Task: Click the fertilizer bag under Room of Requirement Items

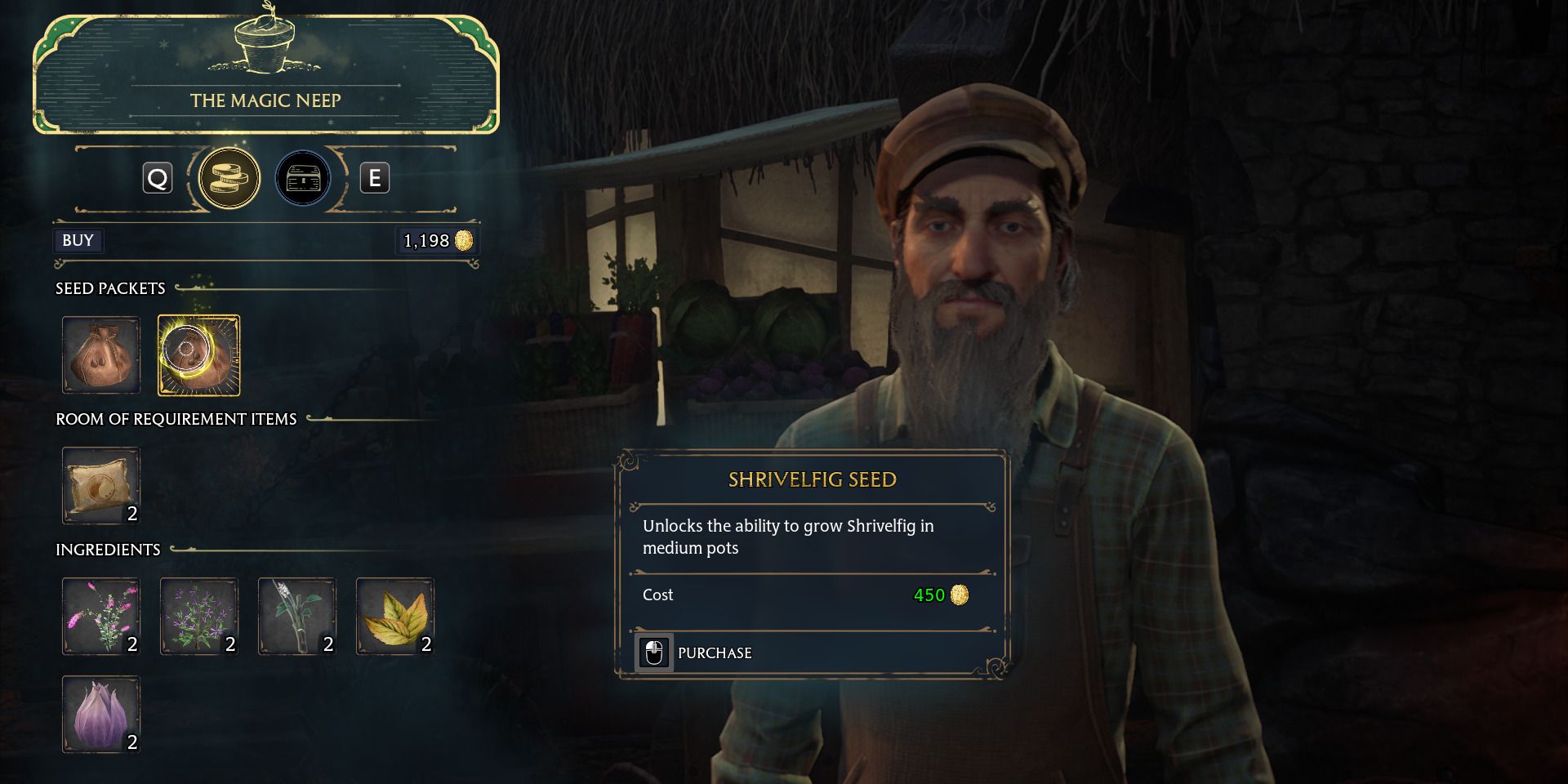Action: click(100, 486)
